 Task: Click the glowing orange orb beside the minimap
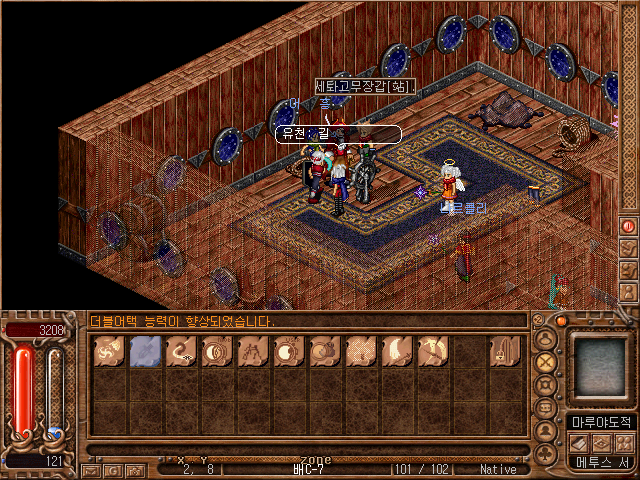point(561,321)
